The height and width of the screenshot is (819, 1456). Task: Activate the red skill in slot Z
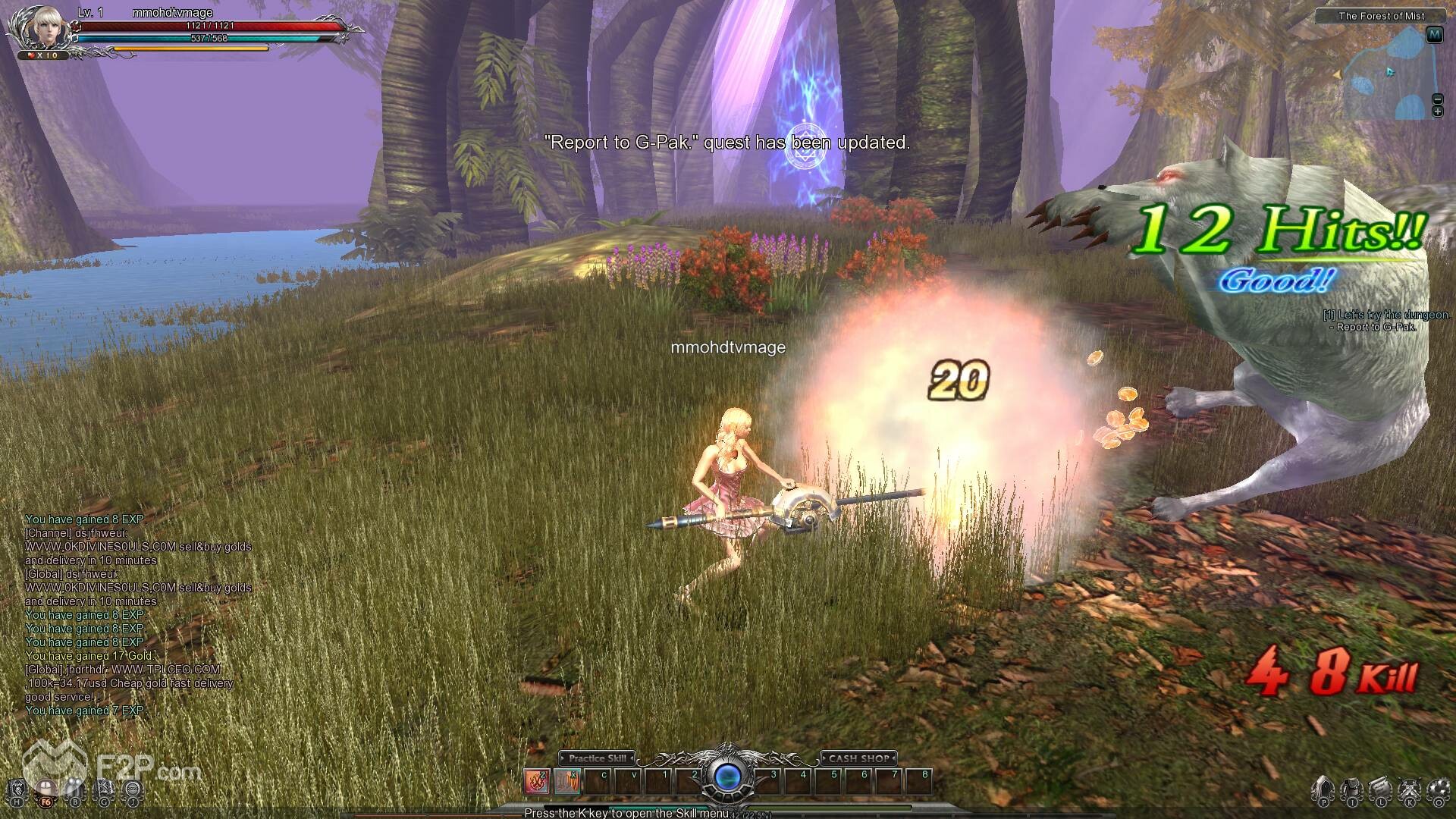pos(537,781)
